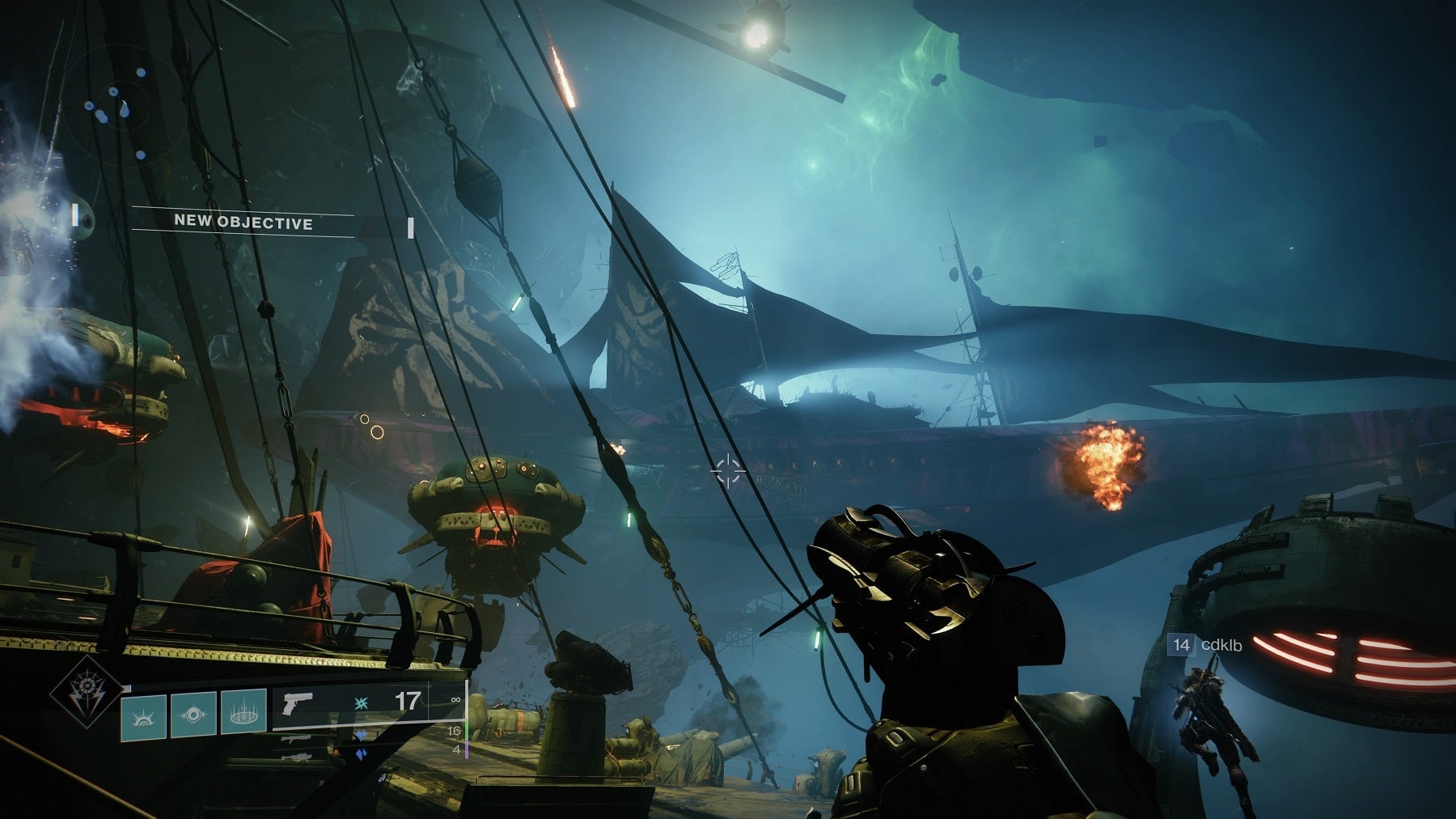The height and width of the screenshot is (819, 1456).
Task: Select the sniper rifle heavy slot icon
Action: tap(298, 757)
